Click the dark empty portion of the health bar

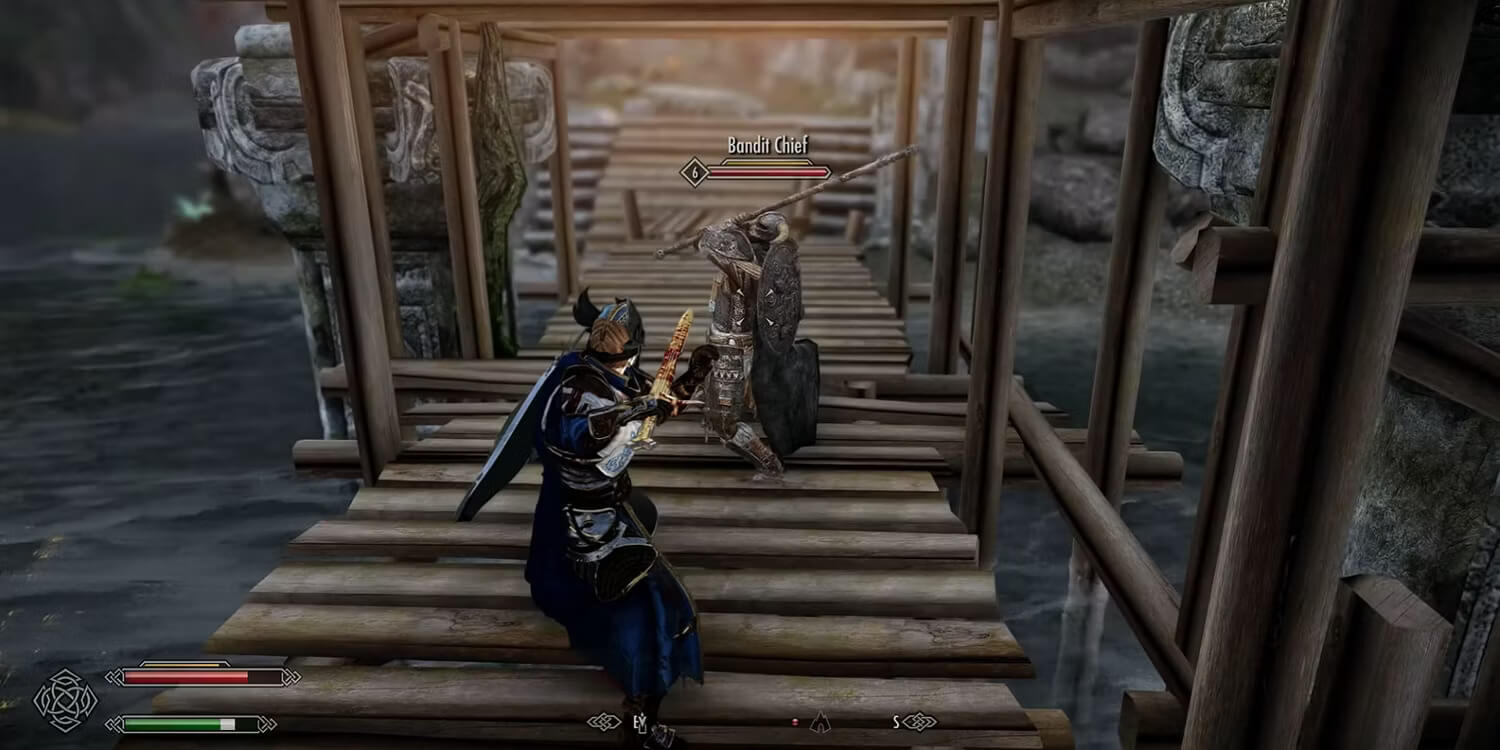tap(263, 676)
